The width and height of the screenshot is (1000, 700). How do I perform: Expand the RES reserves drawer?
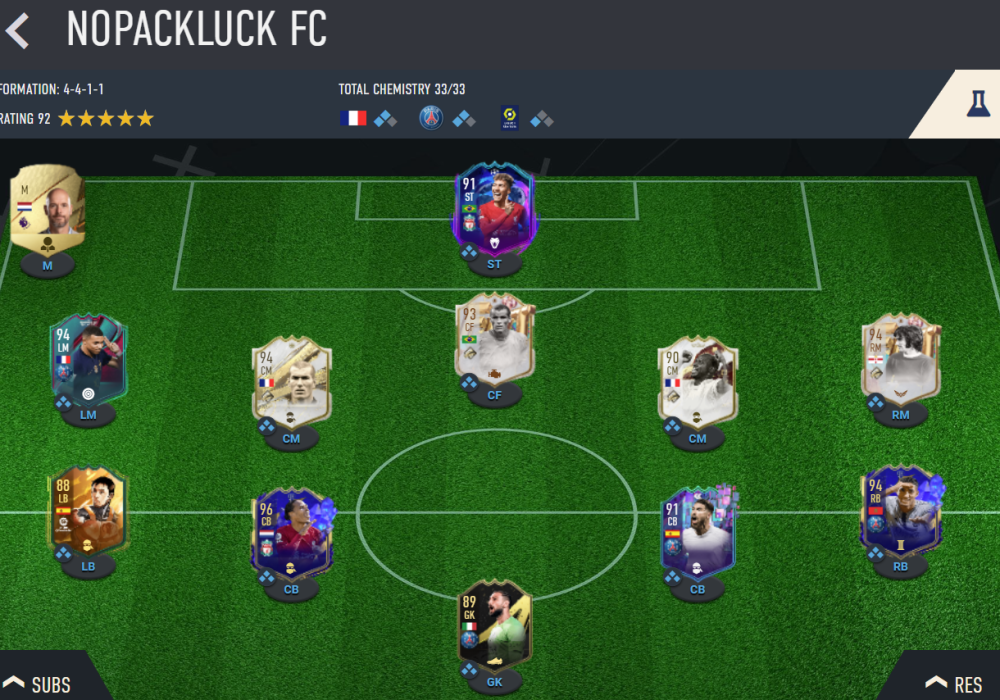coord(954,684)
